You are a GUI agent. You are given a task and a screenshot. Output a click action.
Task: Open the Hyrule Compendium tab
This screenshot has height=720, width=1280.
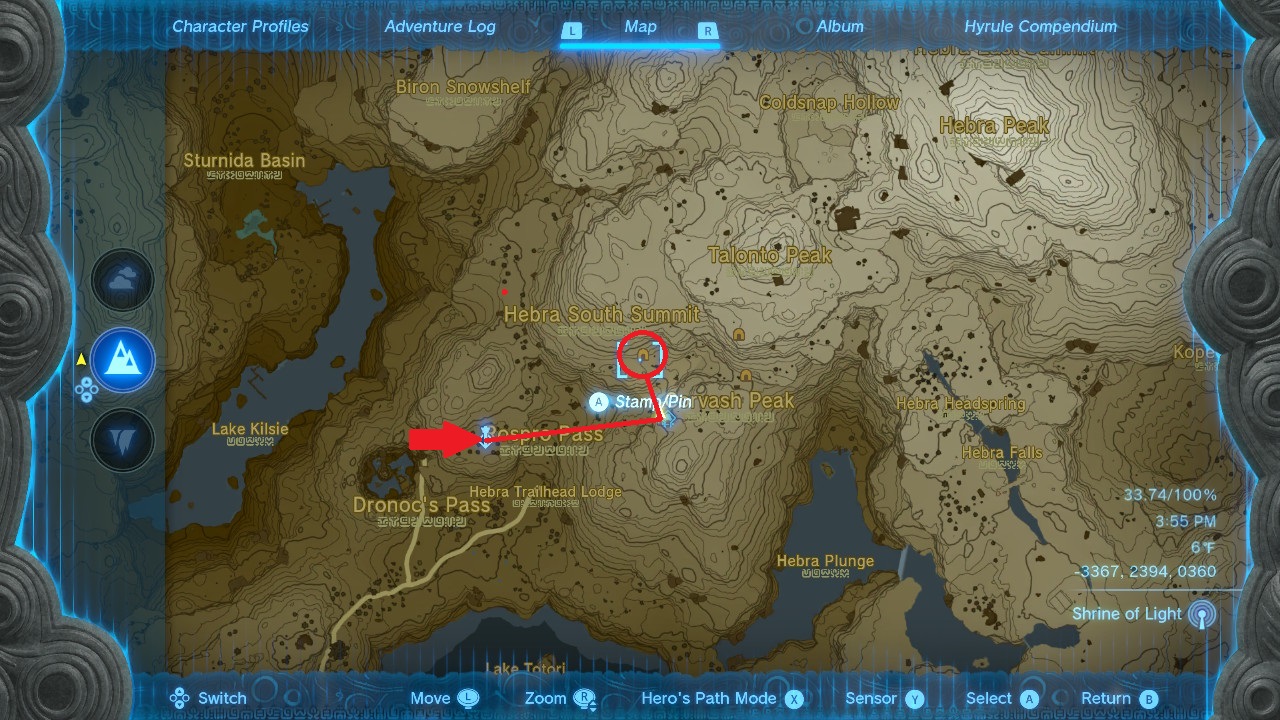point(1040,27)
